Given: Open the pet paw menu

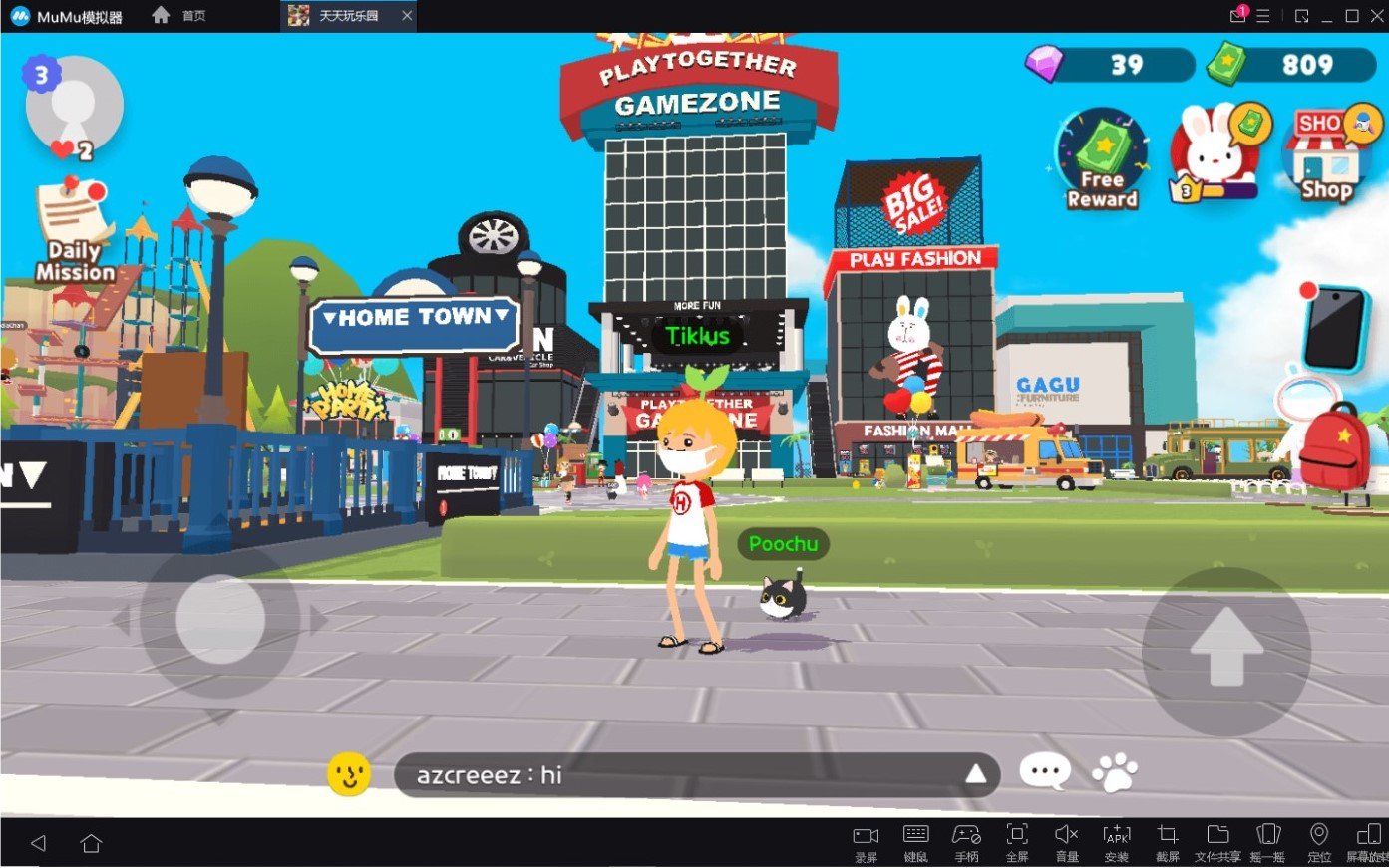Looking at the screenshot, I should 1115,772.
